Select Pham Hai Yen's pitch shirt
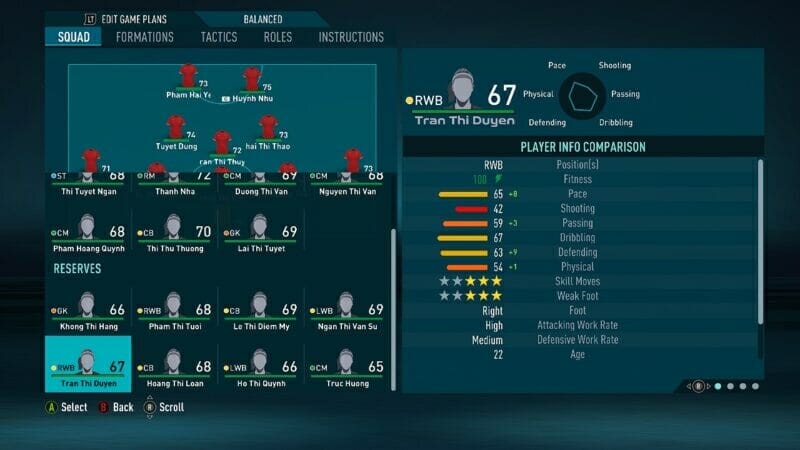Screen dimensions: 800x450 188,77
